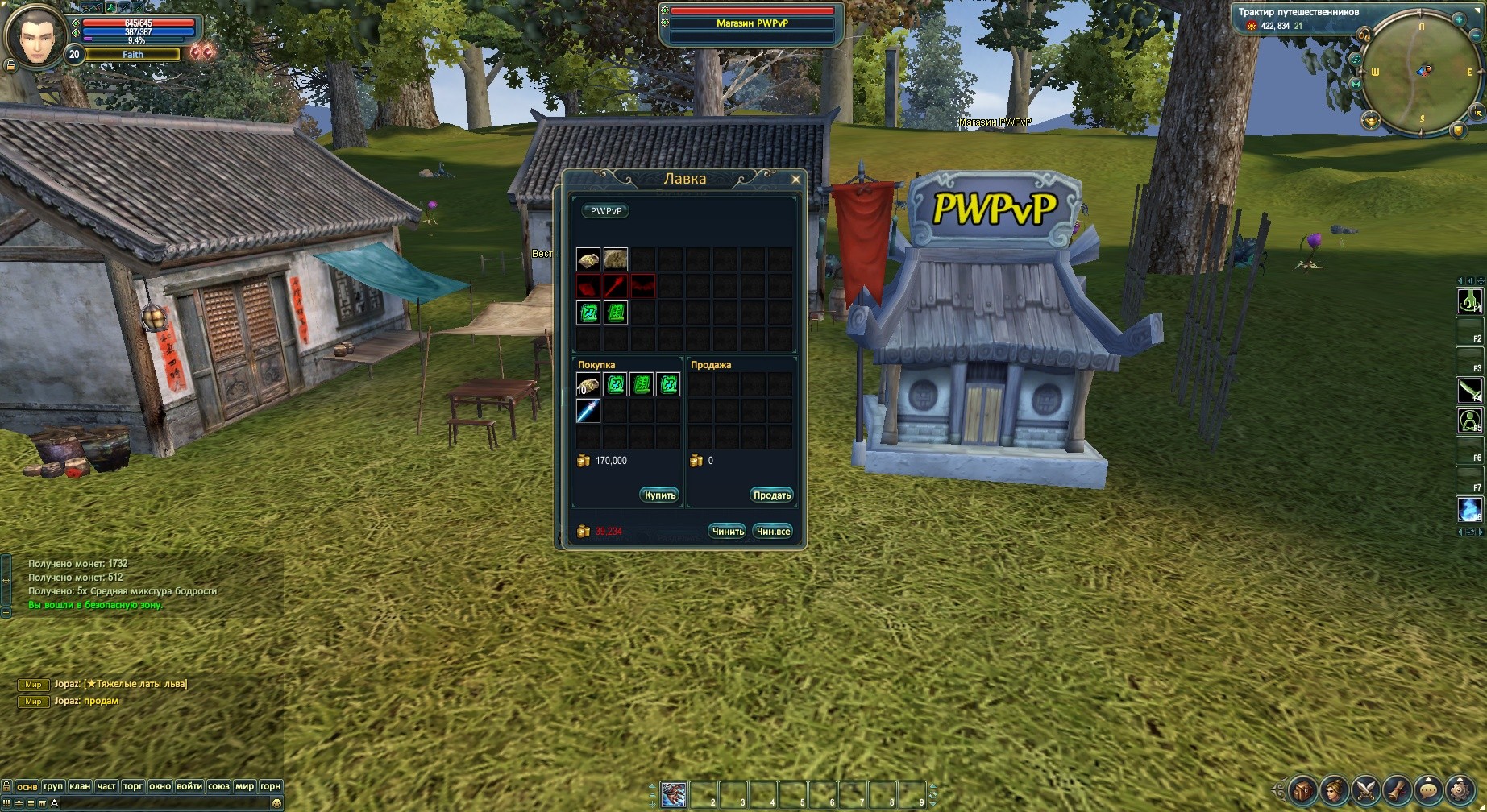Select the red staff item in shop

tap(616, 286)
